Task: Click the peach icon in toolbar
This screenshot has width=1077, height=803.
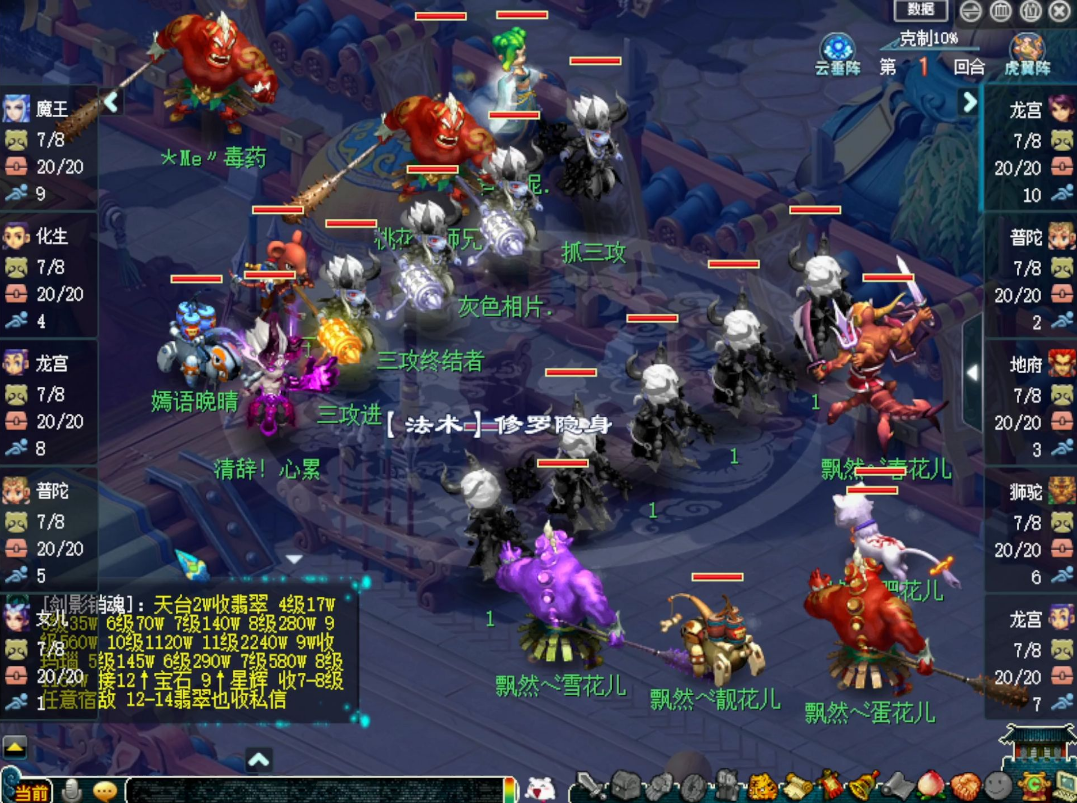Action: coord(931,785)
